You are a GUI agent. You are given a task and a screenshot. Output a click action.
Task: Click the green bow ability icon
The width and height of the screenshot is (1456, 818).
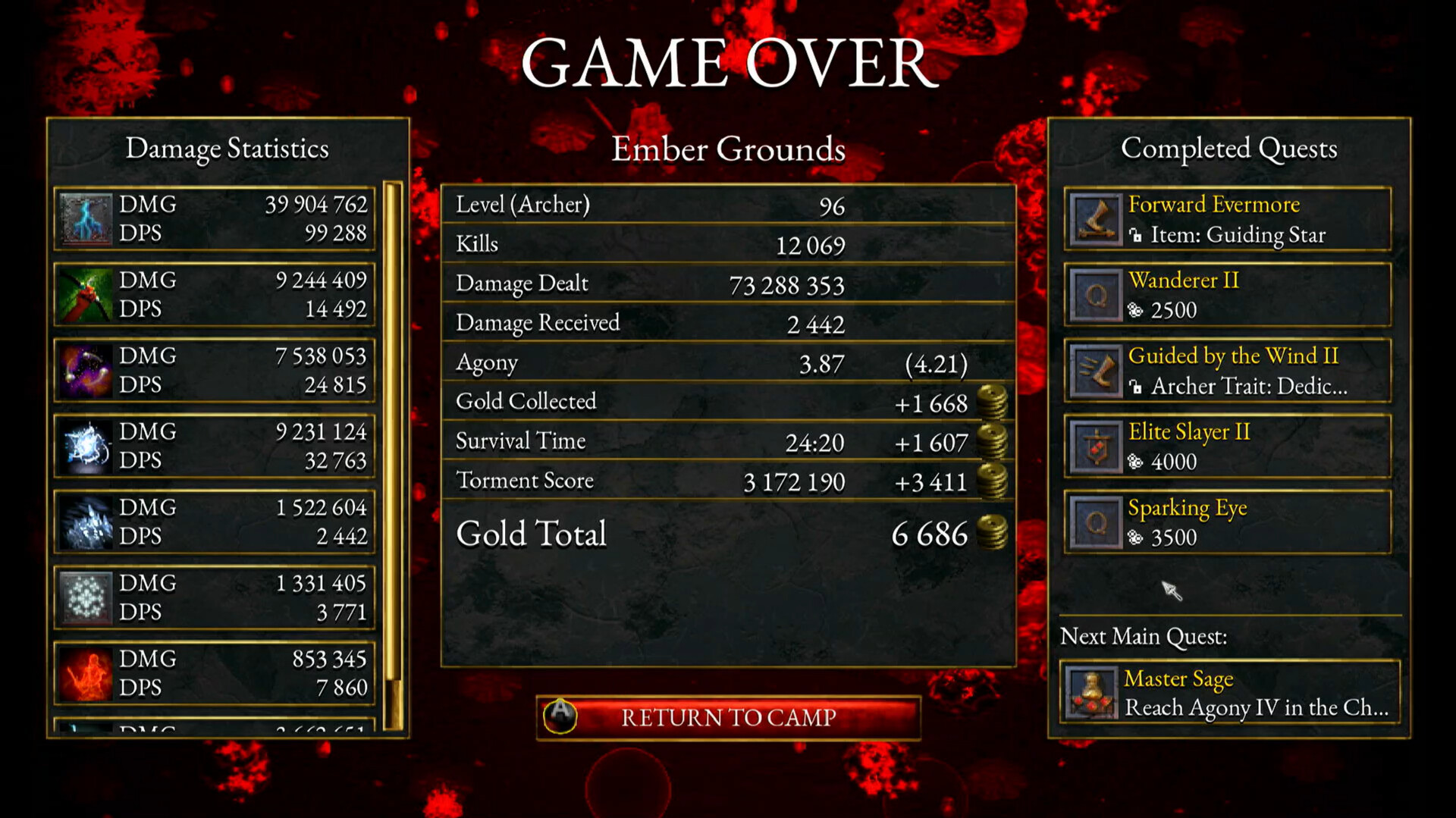click(84, 294)
